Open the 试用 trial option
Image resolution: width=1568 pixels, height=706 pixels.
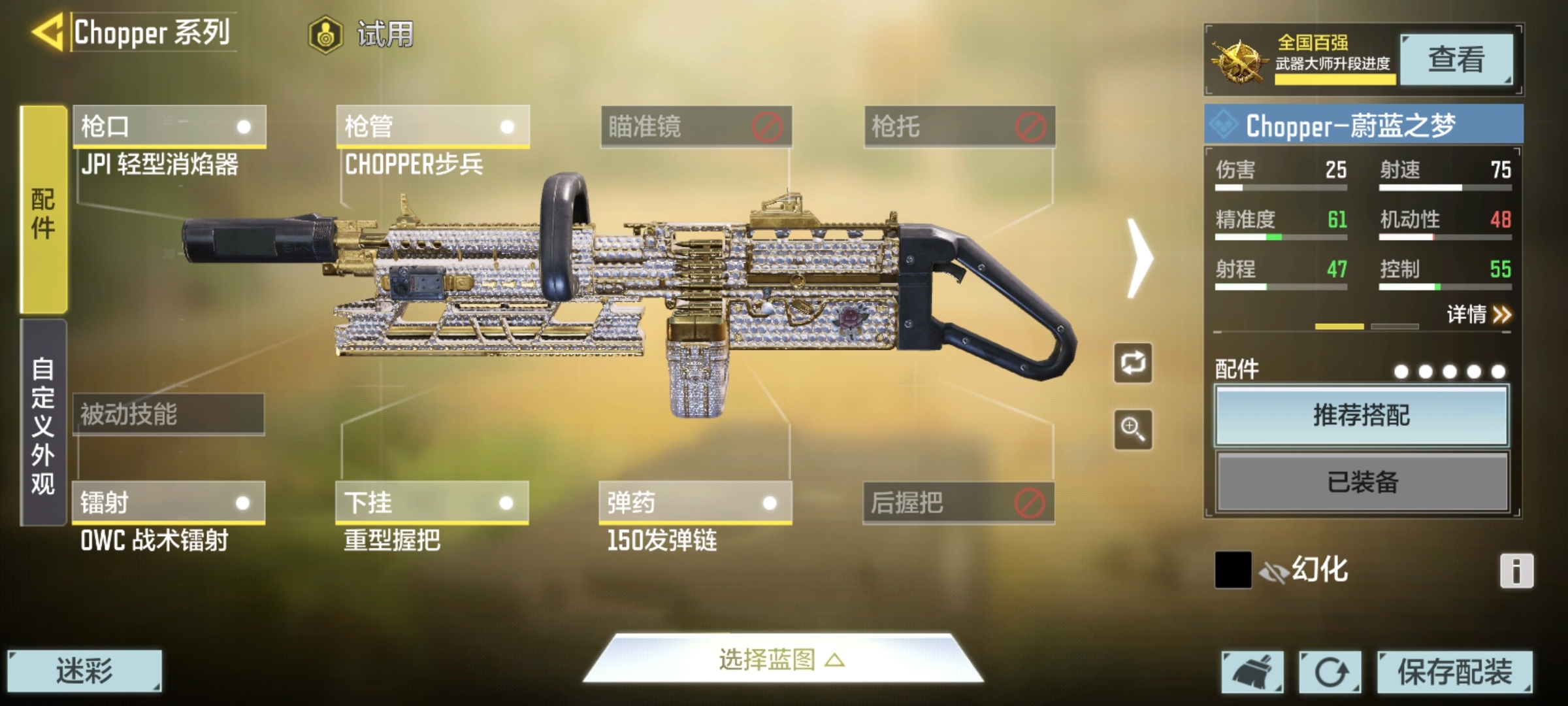pos(361,34)
